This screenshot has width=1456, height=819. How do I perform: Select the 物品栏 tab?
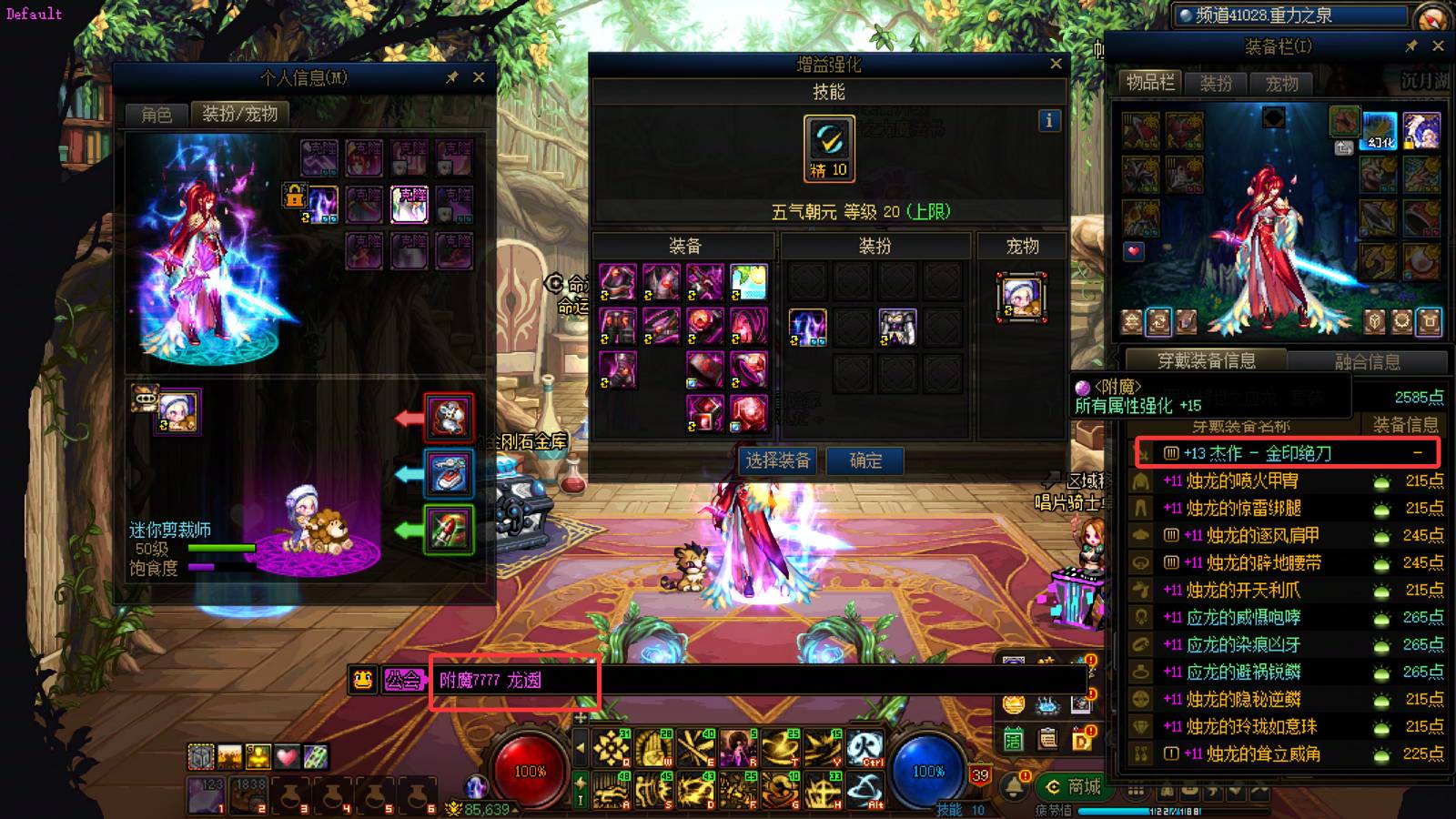point(1150,83)
